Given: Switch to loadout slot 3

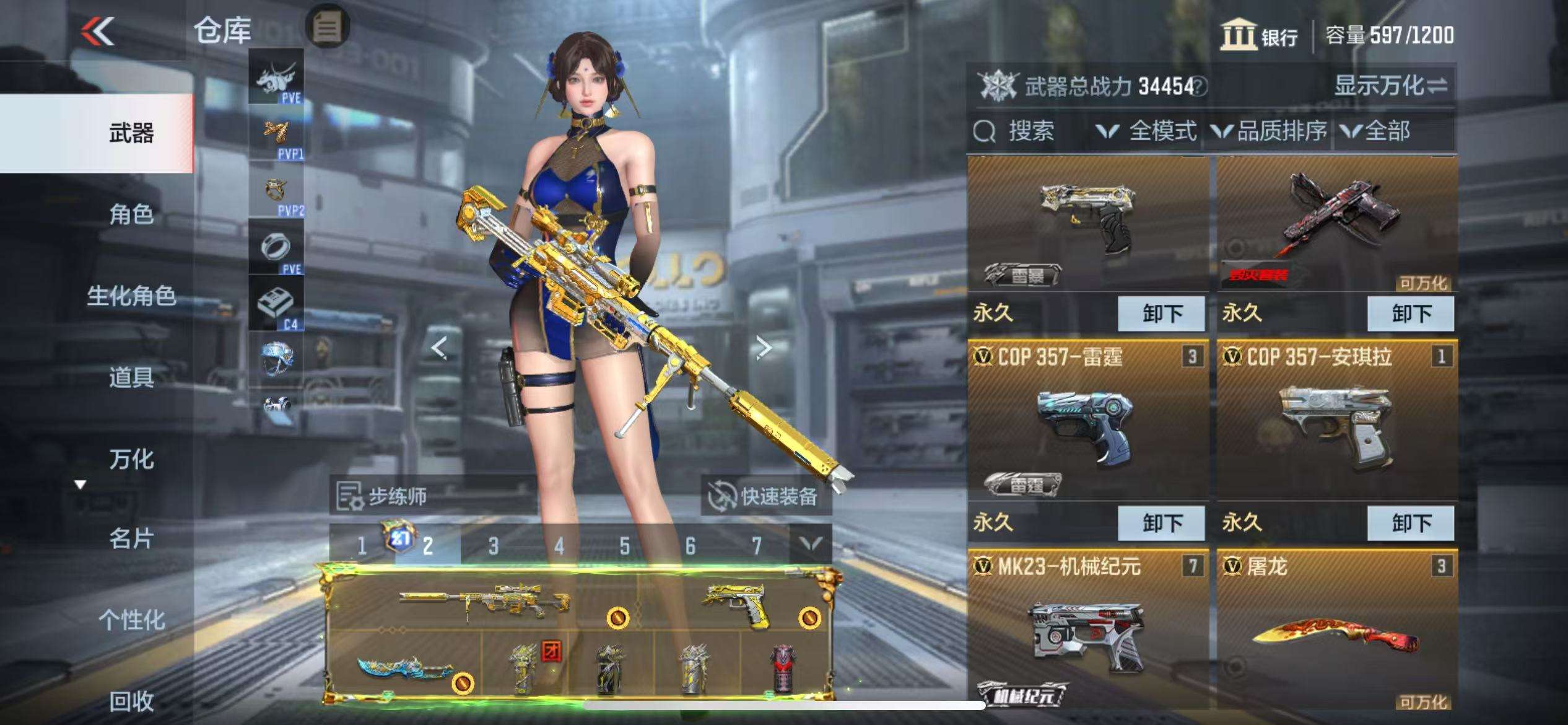Looking at the screenshot, I should coord(493,546).
